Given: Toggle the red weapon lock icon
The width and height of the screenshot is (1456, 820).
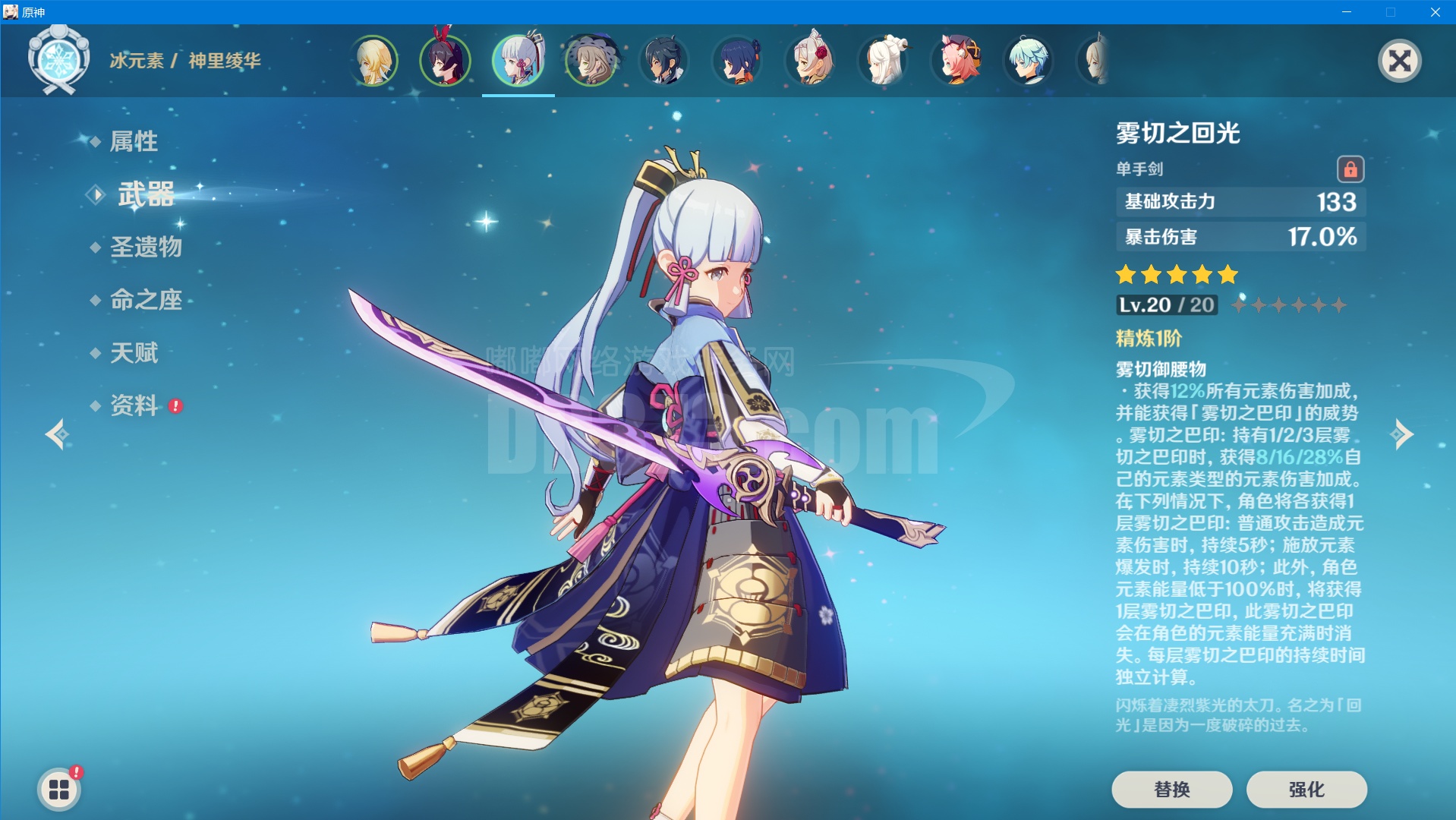Looking at the screenshot, I should pos(1350,169).
